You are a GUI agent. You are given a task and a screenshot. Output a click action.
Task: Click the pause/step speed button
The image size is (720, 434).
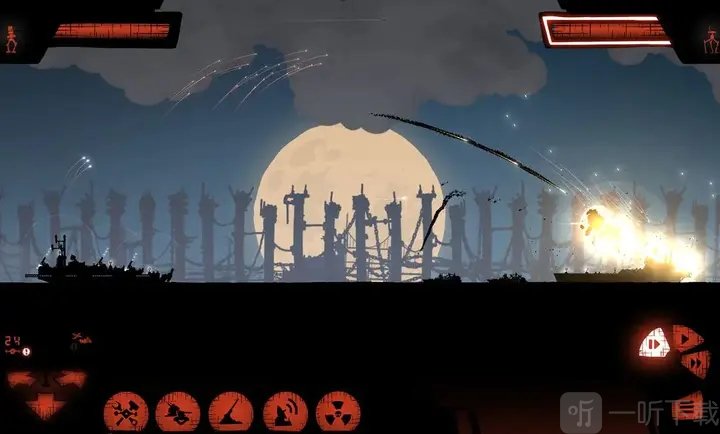pyautogui.click(x=653, y=345)
